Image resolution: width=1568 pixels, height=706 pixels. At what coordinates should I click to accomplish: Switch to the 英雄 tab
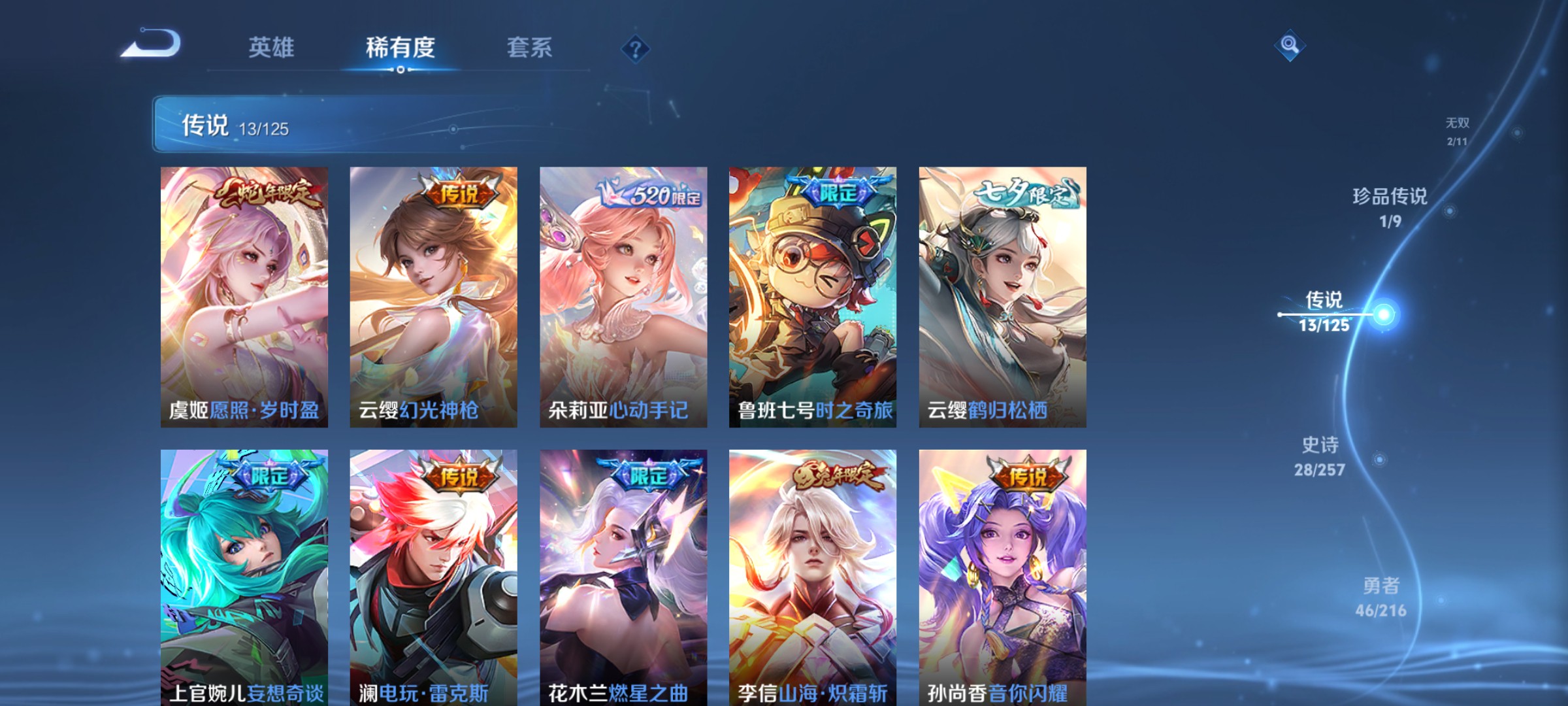pos(272,48)
